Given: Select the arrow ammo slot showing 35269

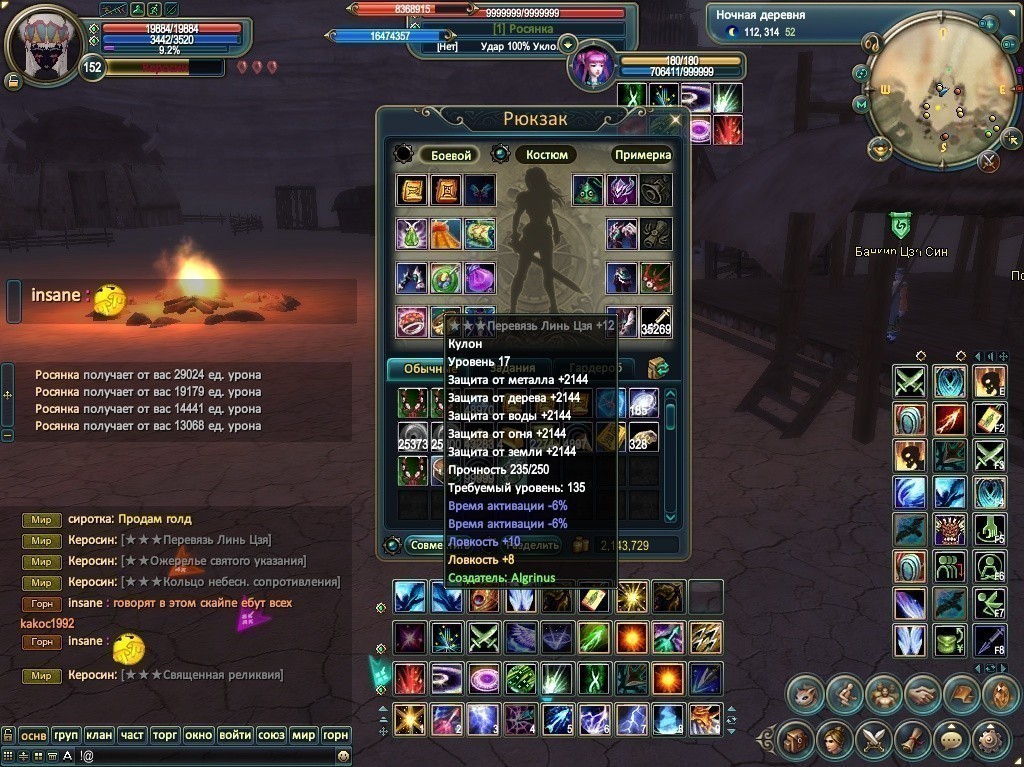Looking at the screenshot, I should [x=656, y=322].
